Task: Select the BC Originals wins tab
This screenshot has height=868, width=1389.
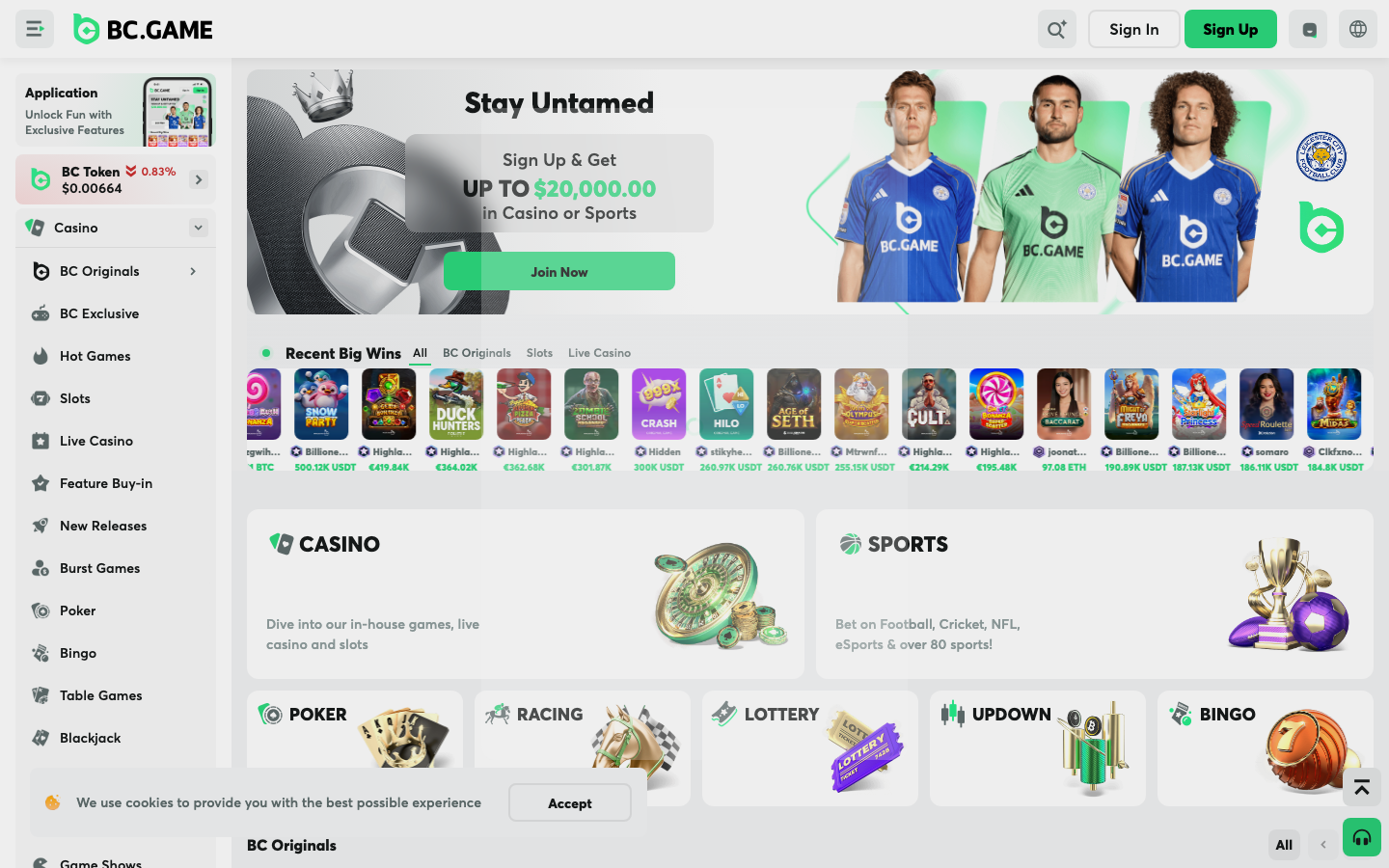Action: tap(477, 353)
